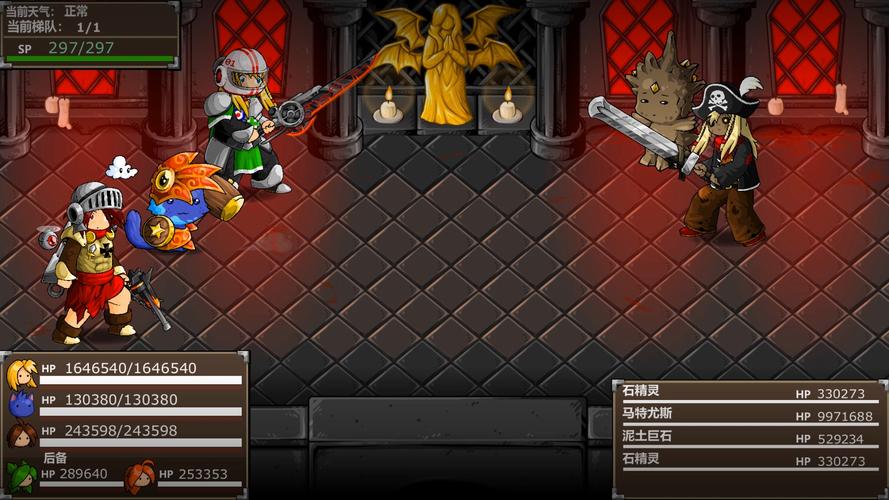Choose the green-haired backup character portrait

coord(22,475)
